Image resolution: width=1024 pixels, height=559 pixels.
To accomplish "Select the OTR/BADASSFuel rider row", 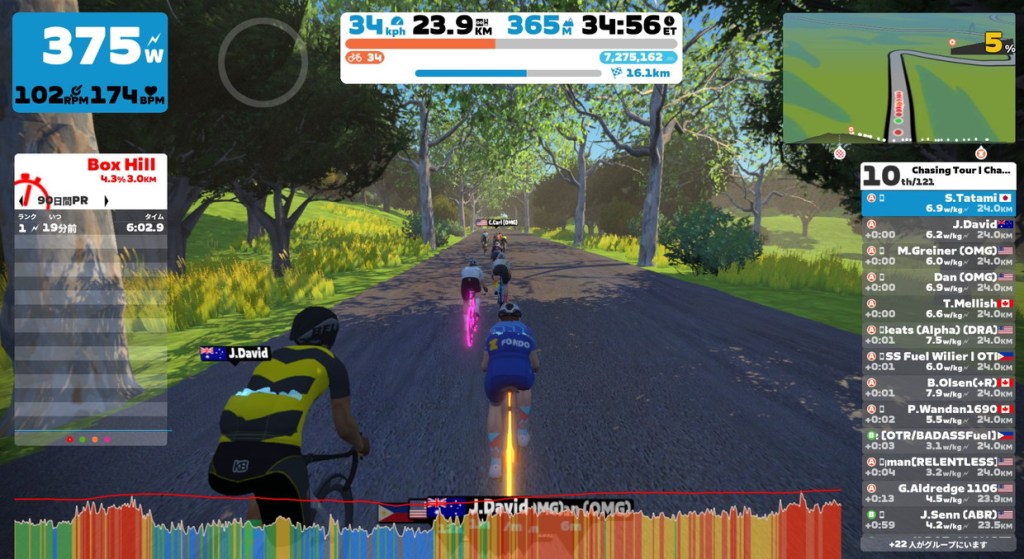I will click(938, 440).
